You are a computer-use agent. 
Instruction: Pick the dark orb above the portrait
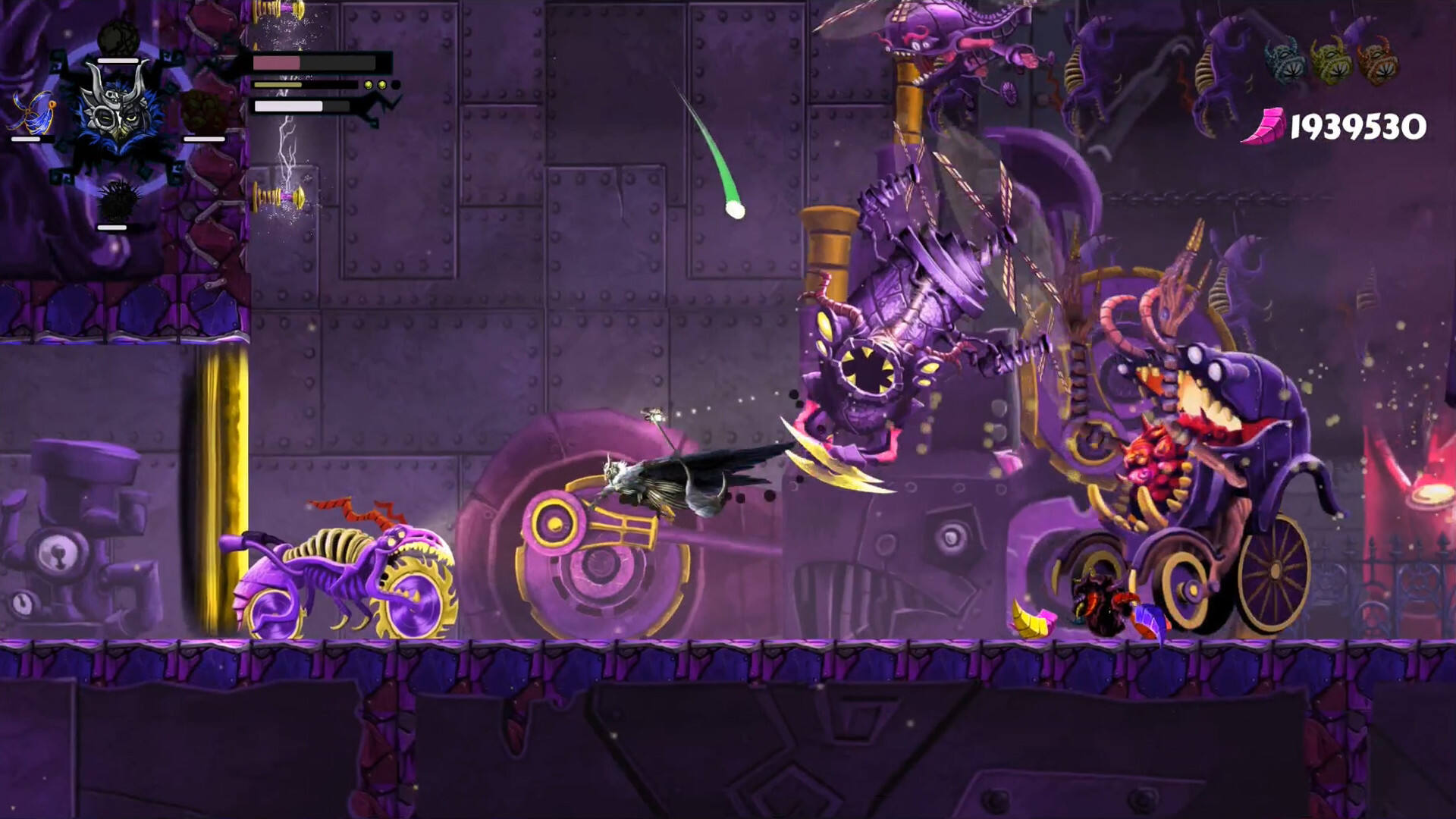point(118,36)
